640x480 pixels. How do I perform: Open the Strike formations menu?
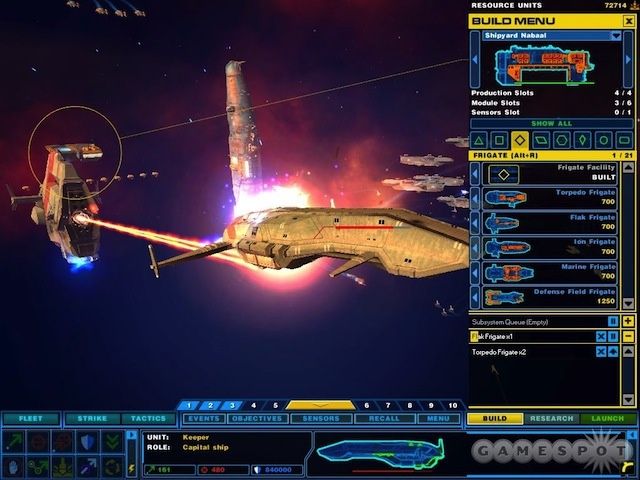pyautogui.click(x=93, y=418)
